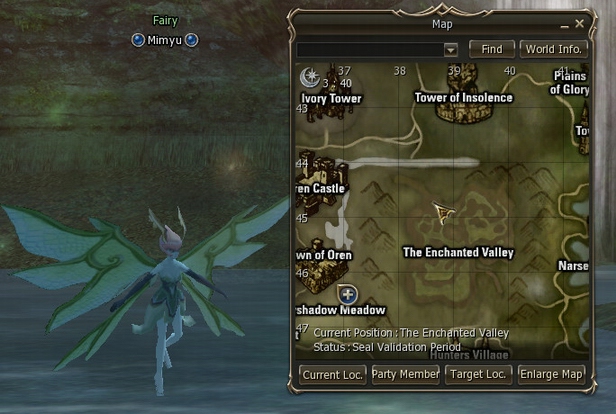The height and width of the screenshot is (414, 616).
Task: Enlarge the map view
Action: pyautogui.click(x=552, y=374)
